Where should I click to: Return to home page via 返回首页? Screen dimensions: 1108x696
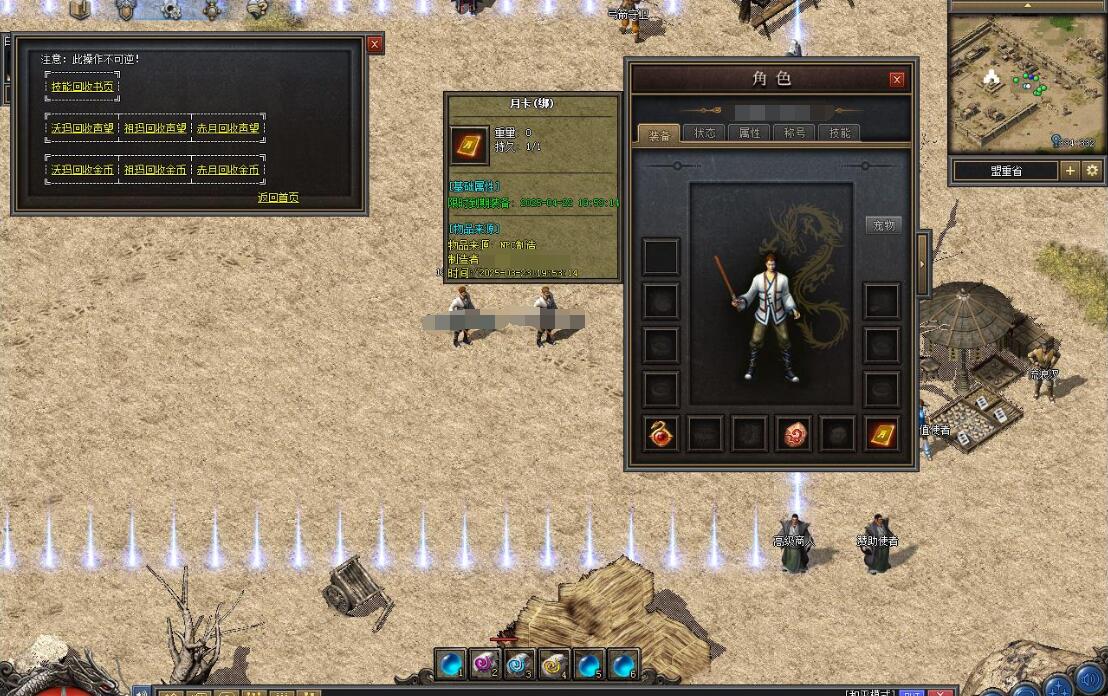(278, 198)
